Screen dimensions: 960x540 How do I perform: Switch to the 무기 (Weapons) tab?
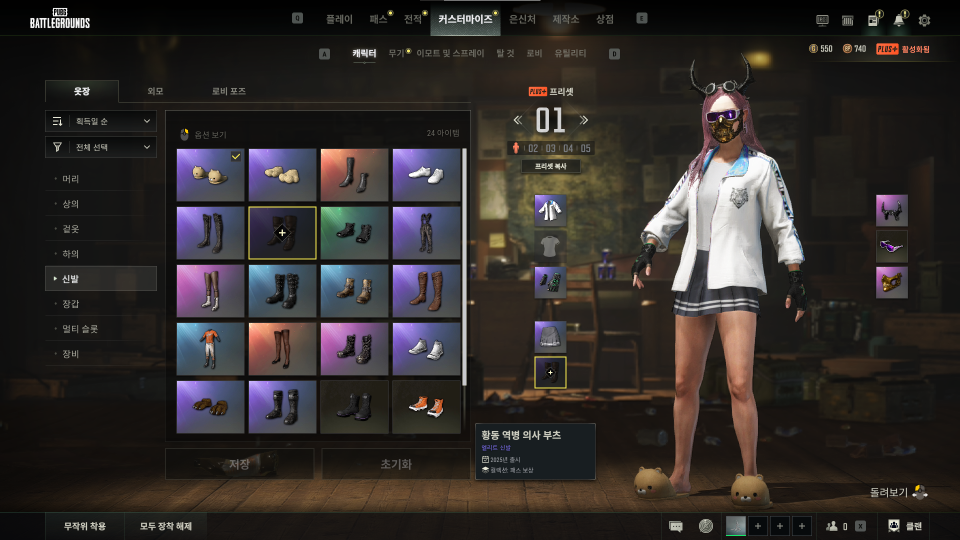point(396,53)
